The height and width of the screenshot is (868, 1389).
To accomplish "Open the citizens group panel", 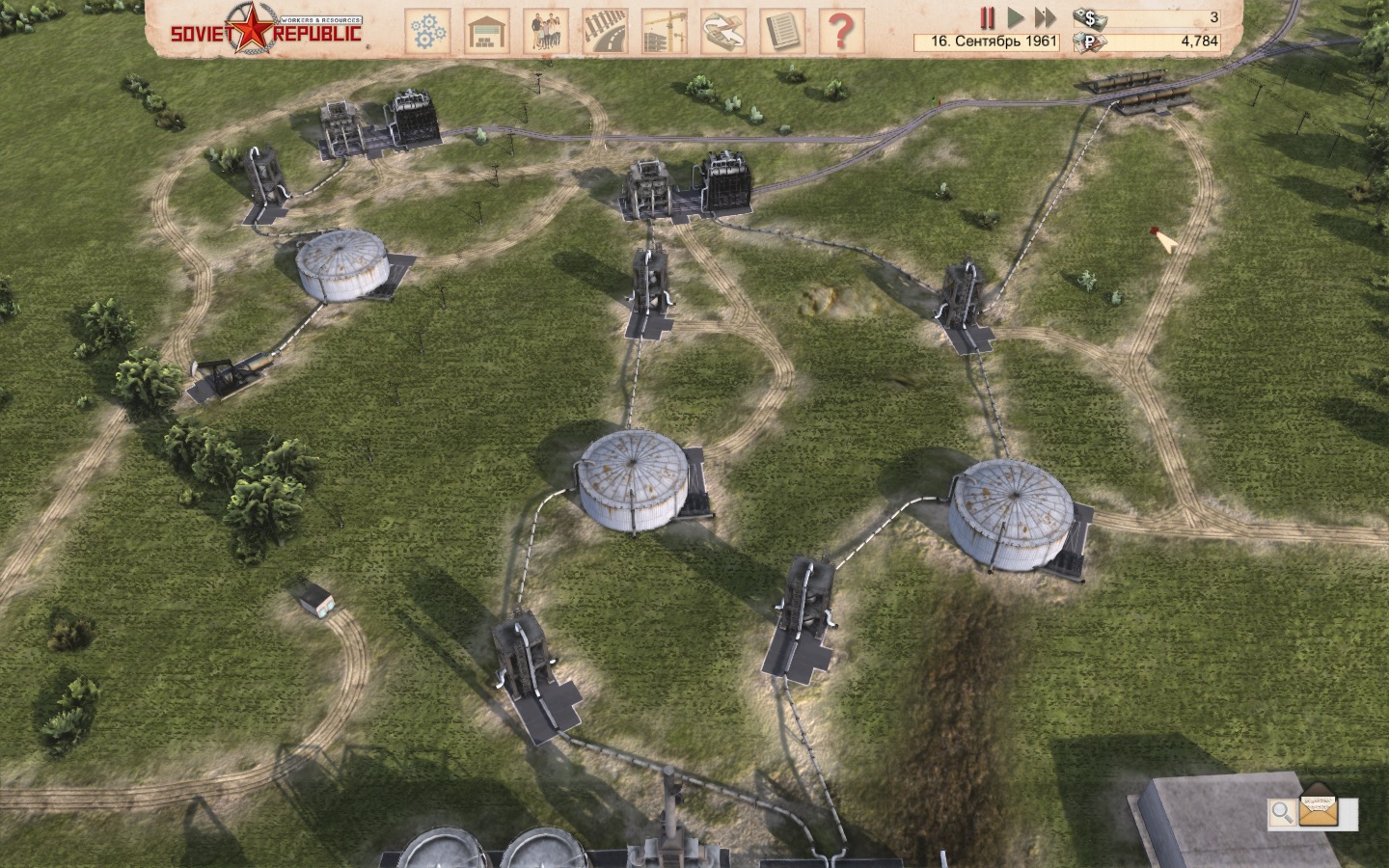I will (546, 31).
